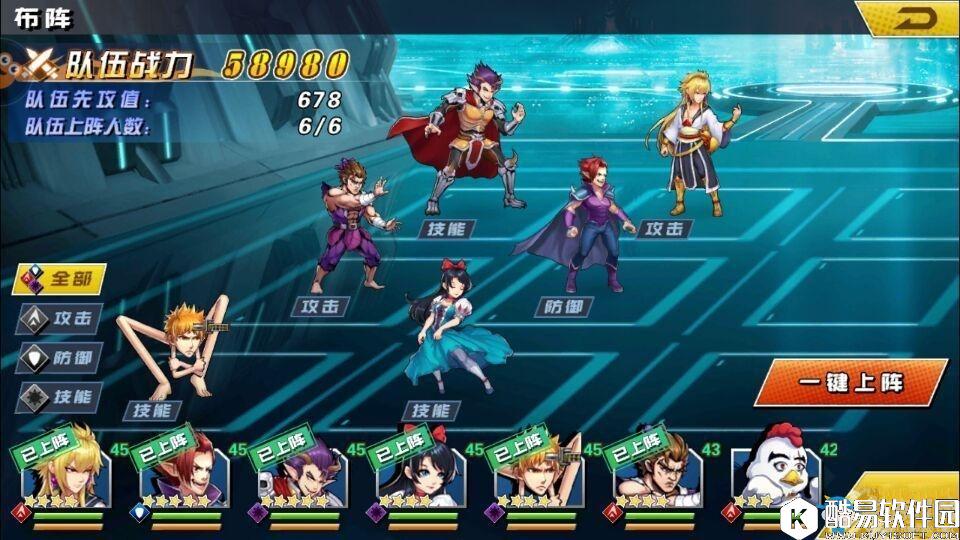Show the 技能 filter tab
This screenshot has width=960, height=540.
[x=60, y=397]
